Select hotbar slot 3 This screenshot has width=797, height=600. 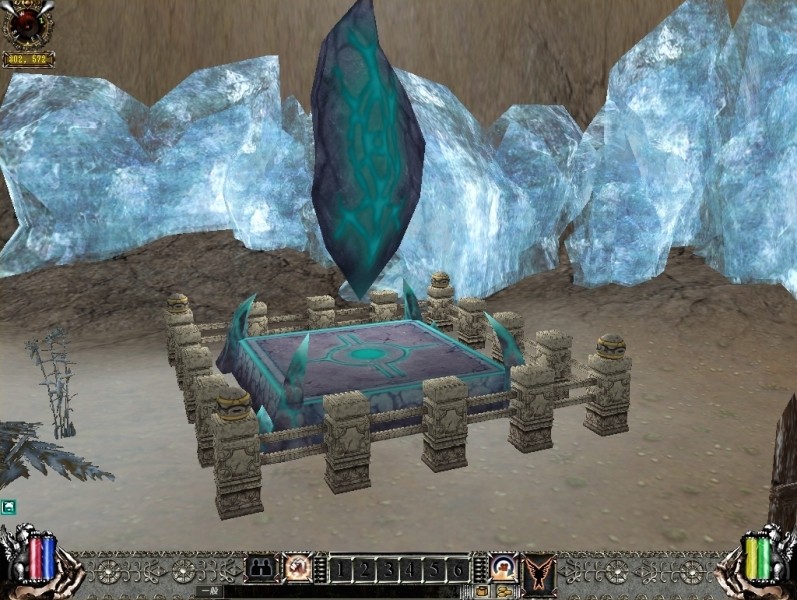(x=386, y=570)
